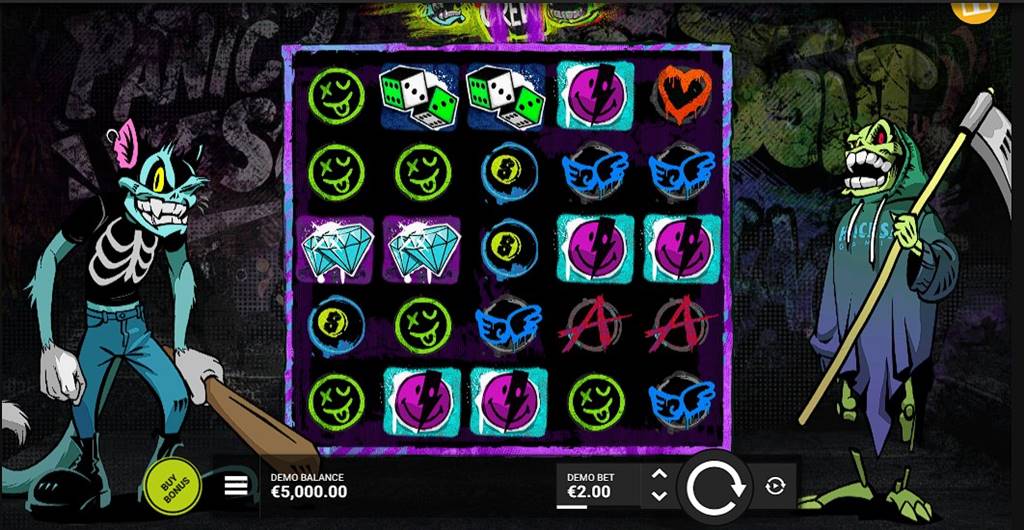Viewport: 1024px width, 530px height.
Task: Decrease the demo bet with down arrow
Action: coord(658,495)
